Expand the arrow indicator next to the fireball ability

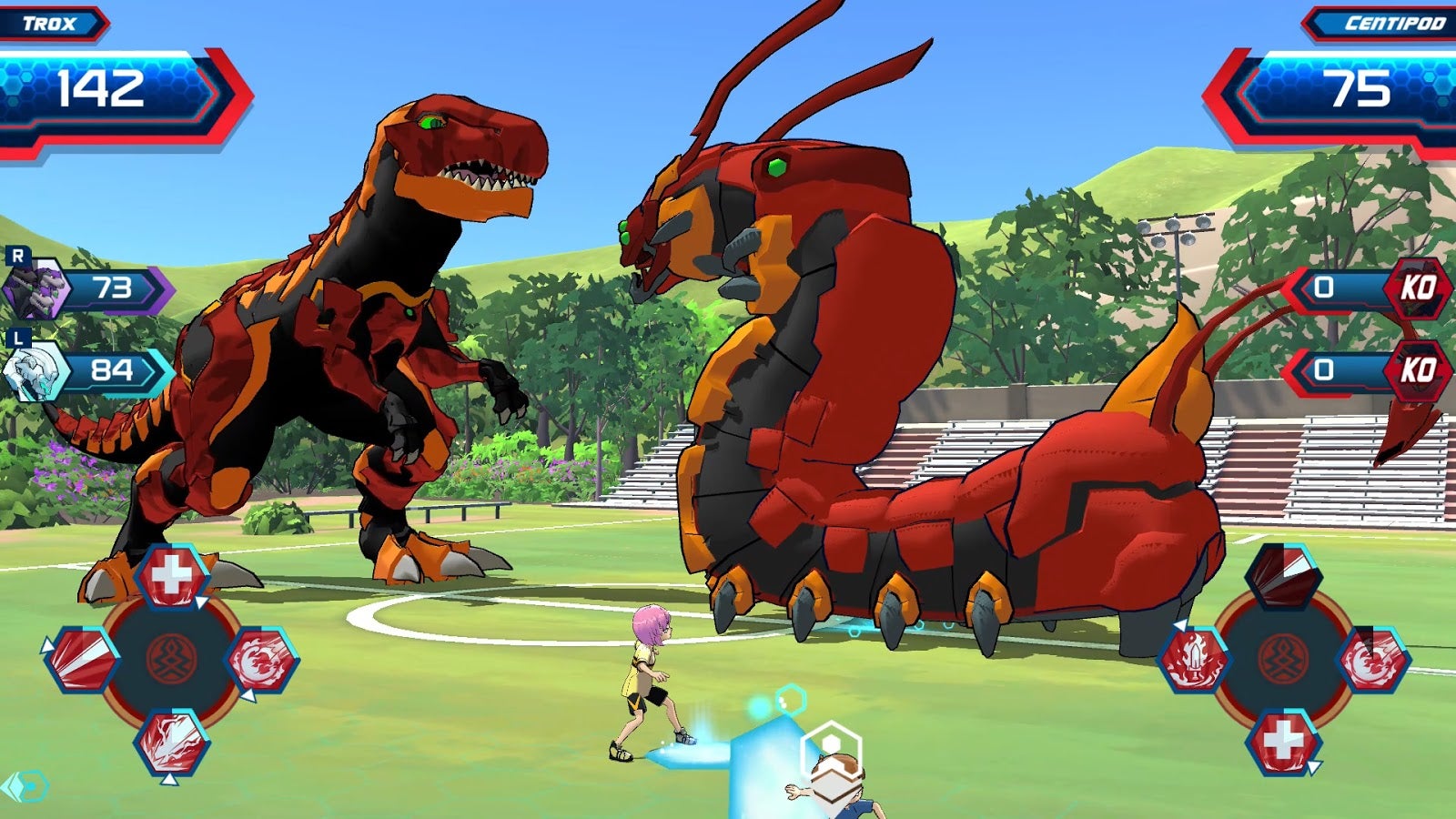(x=248, y=695)
